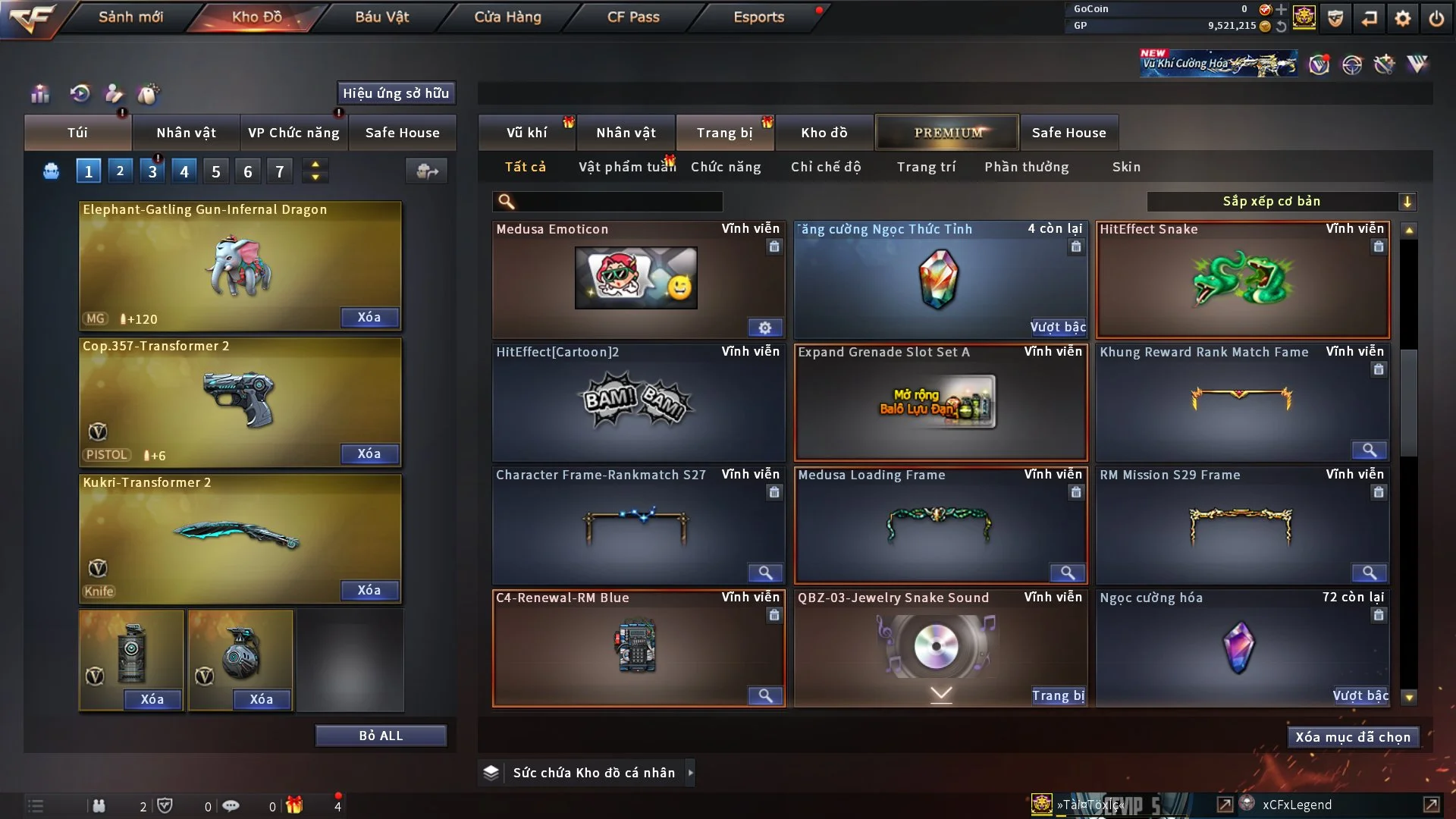Viewport: 1456px width, 819px height.
Task: Click Xóa mục đã chọn button
Action: point(1353,737)
